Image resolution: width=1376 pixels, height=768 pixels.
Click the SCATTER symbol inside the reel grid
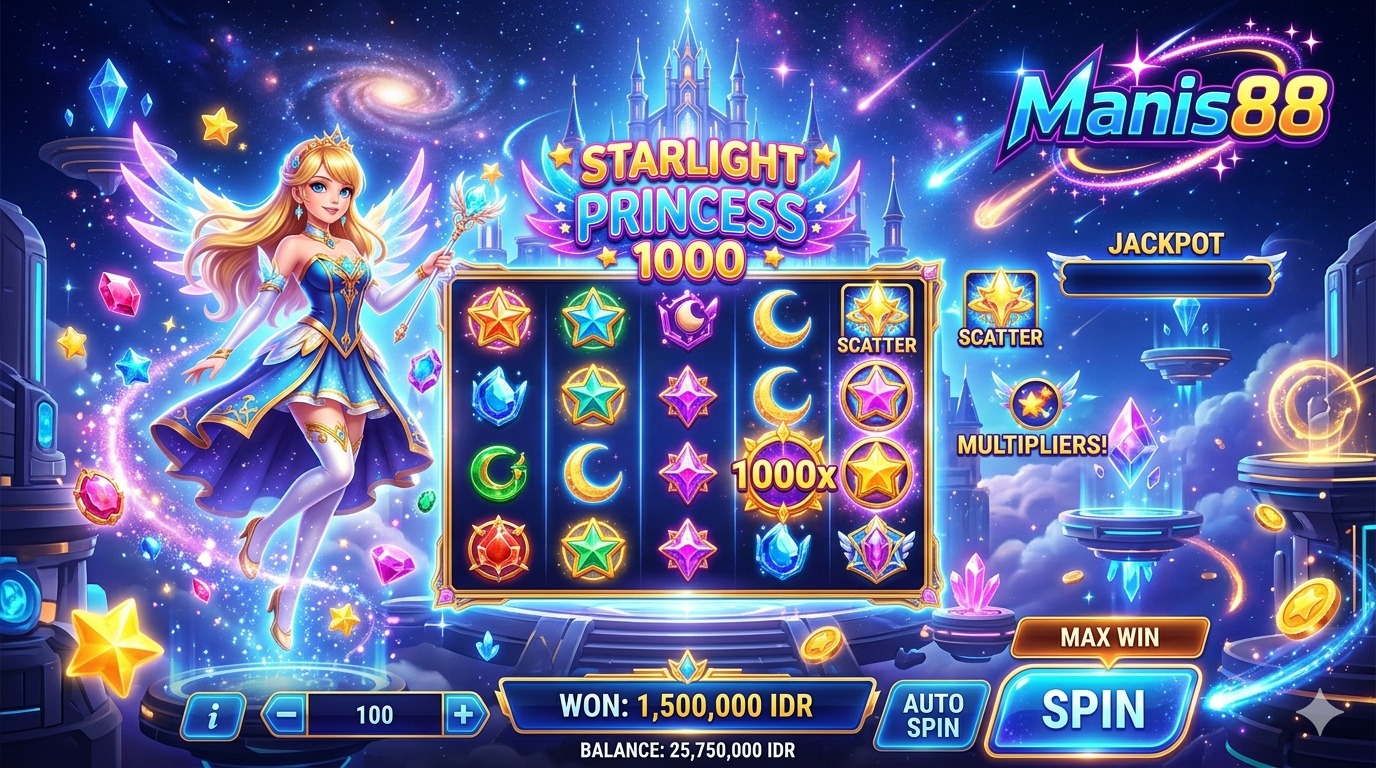pyautogui.click(x=876, y=318)
